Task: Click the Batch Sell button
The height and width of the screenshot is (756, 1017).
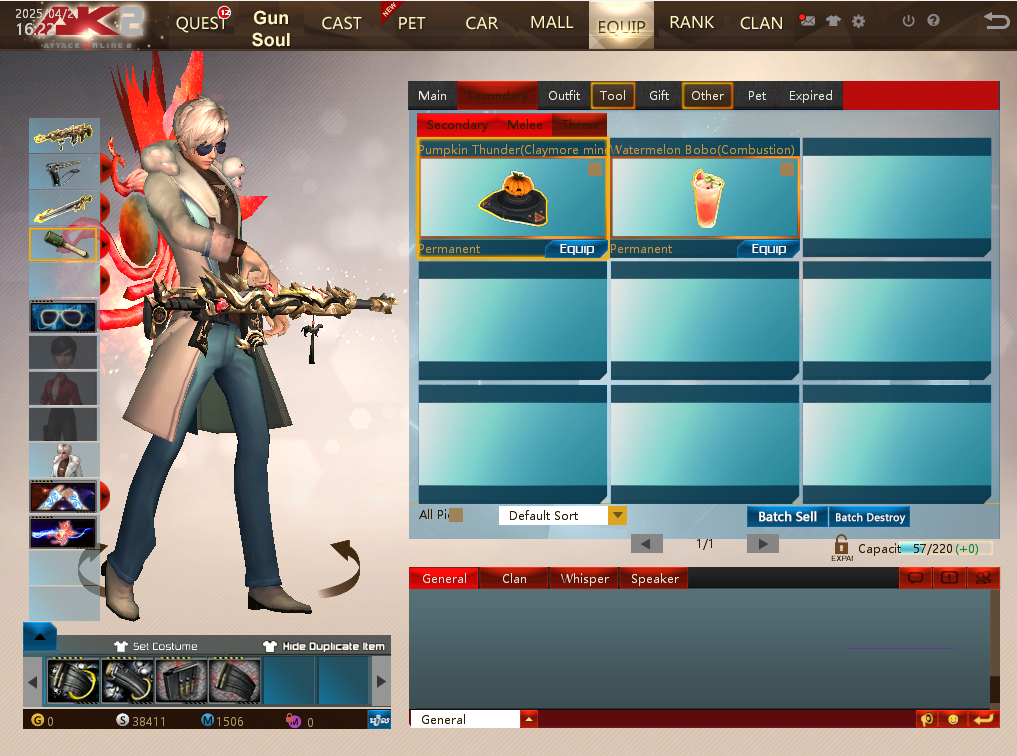Action: [787, 517]
